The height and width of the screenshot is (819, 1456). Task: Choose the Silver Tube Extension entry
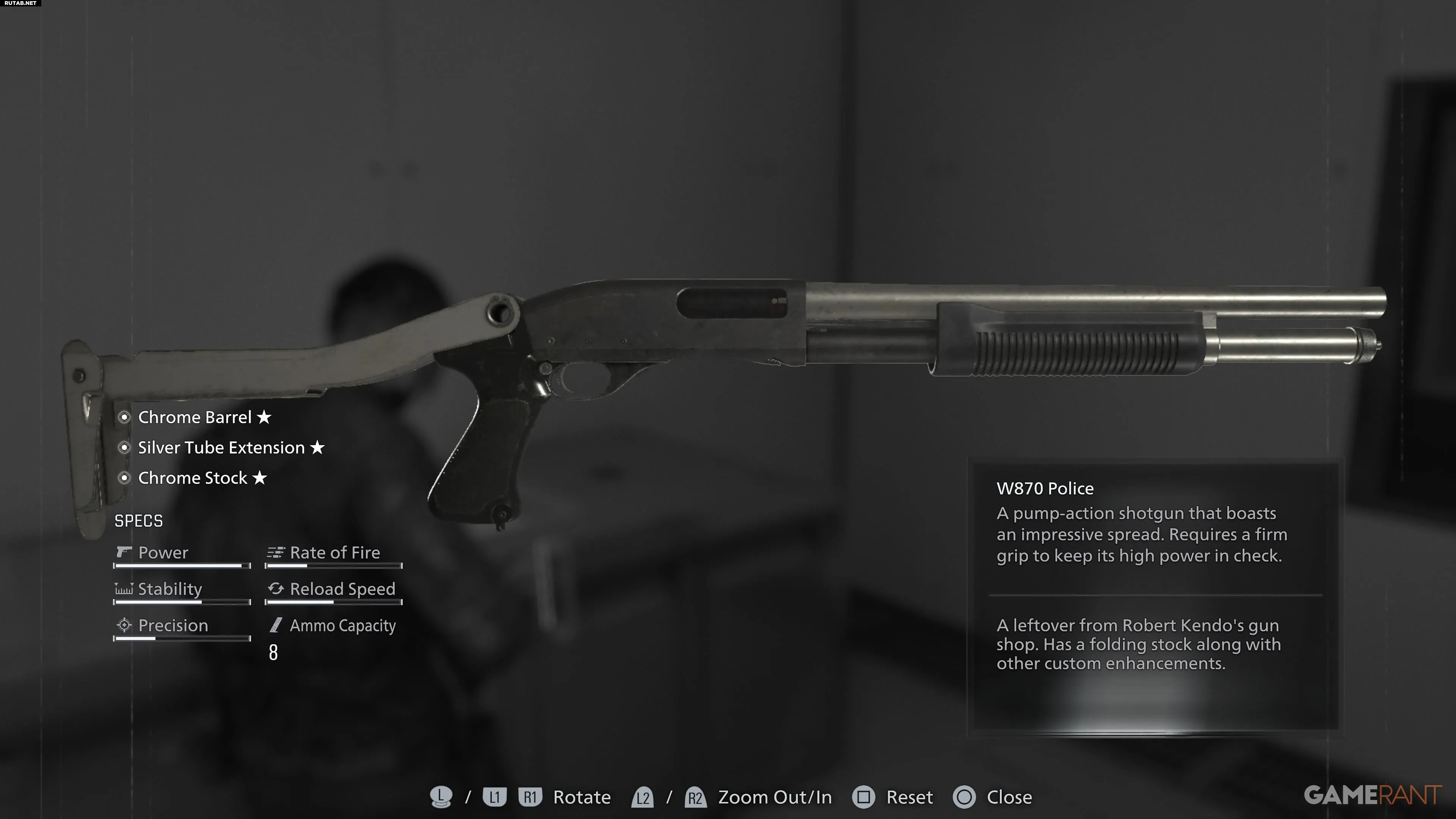pyautogui.click(x=221, y=448)
